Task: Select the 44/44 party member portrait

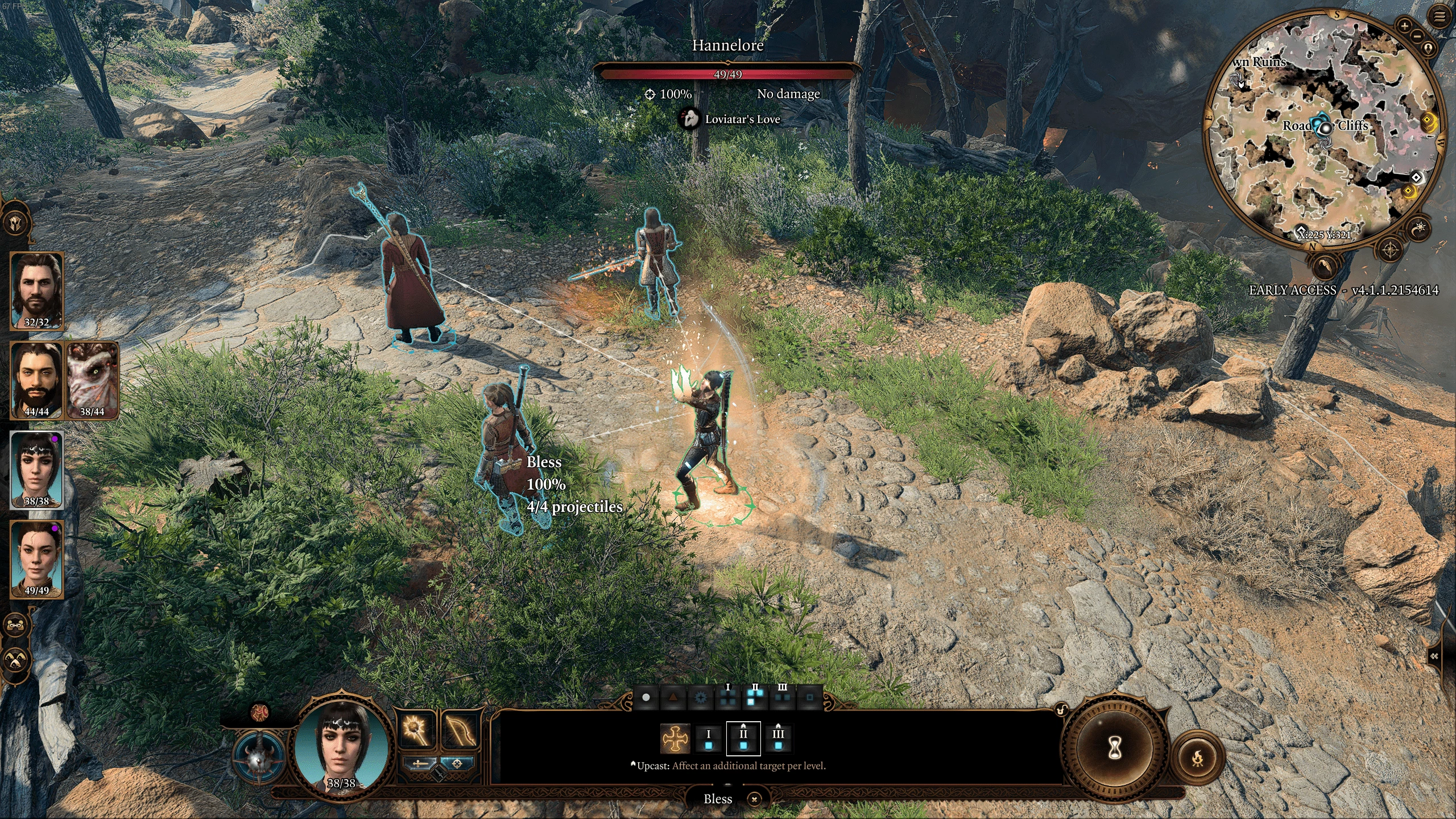Action: (x=36, y=380)
